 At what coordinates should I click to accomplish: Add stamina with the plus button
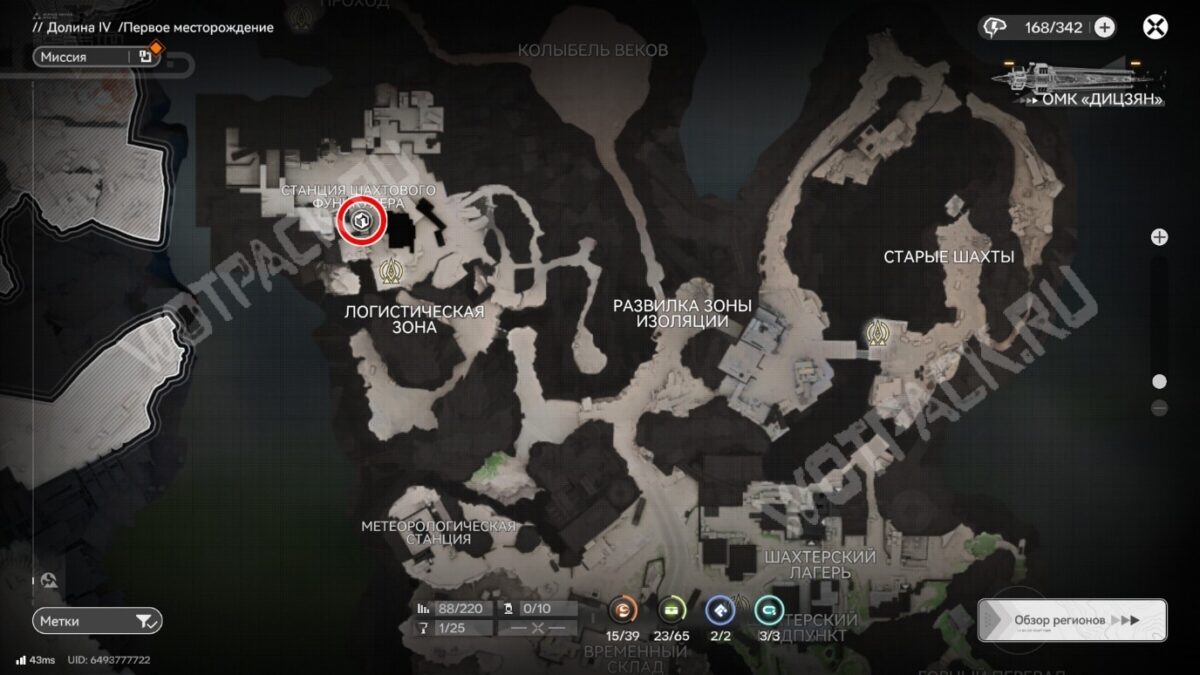[x=1105, y=28]
